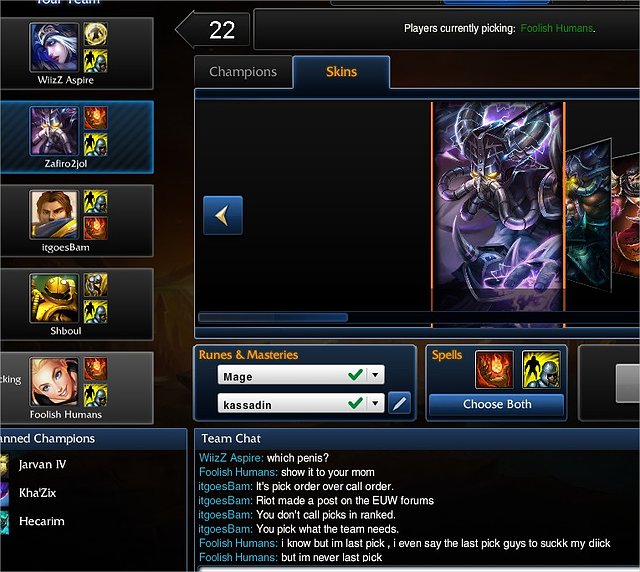Edit masteries with the pencil button
Viewport: 640px width, 572px height.
[399, 403]
